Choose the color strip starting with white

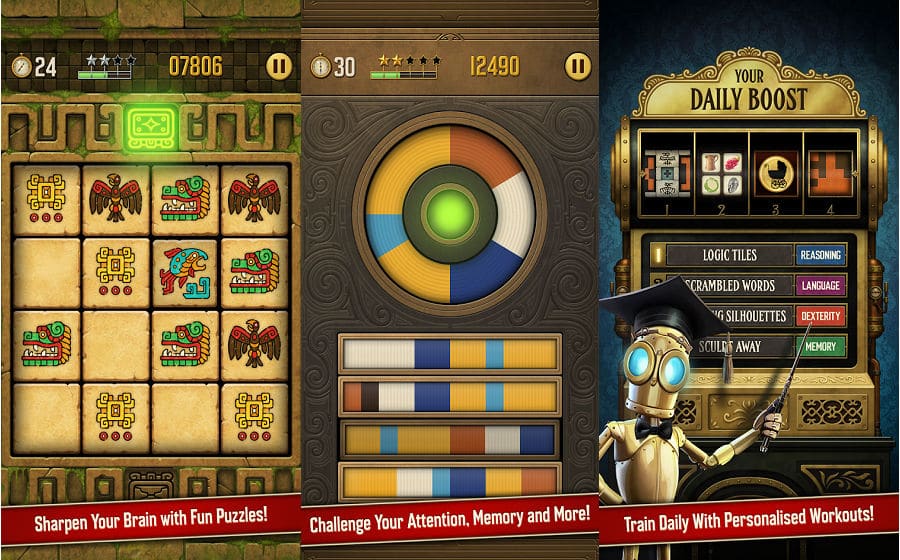449,354
